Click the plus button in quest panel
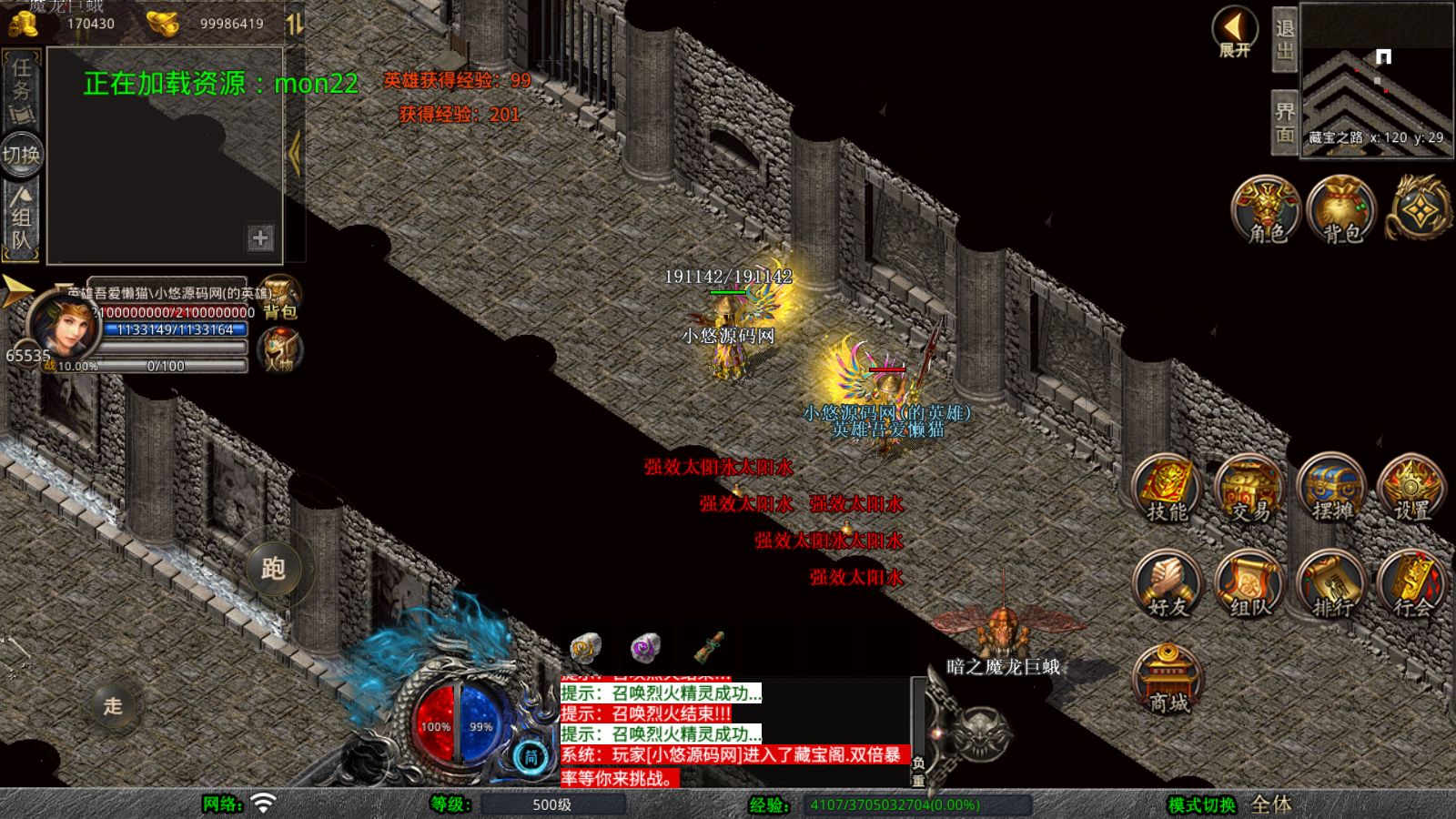Viewport: 1456px width, 819px height. coord(260,238)
